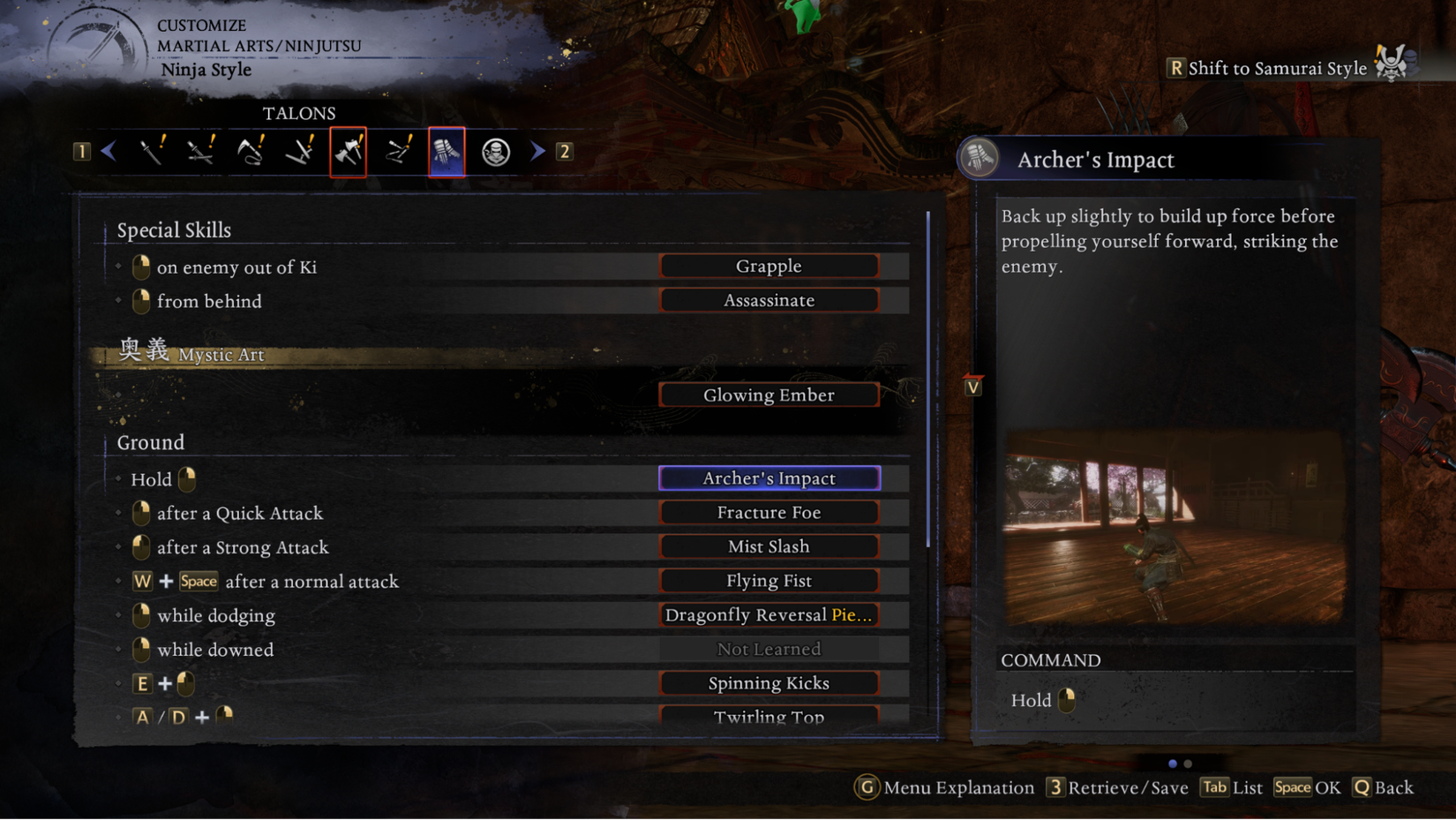1456x820 pixels.
Task: Select the Archer's Impact skill
Action: click(x=769, y=478)
